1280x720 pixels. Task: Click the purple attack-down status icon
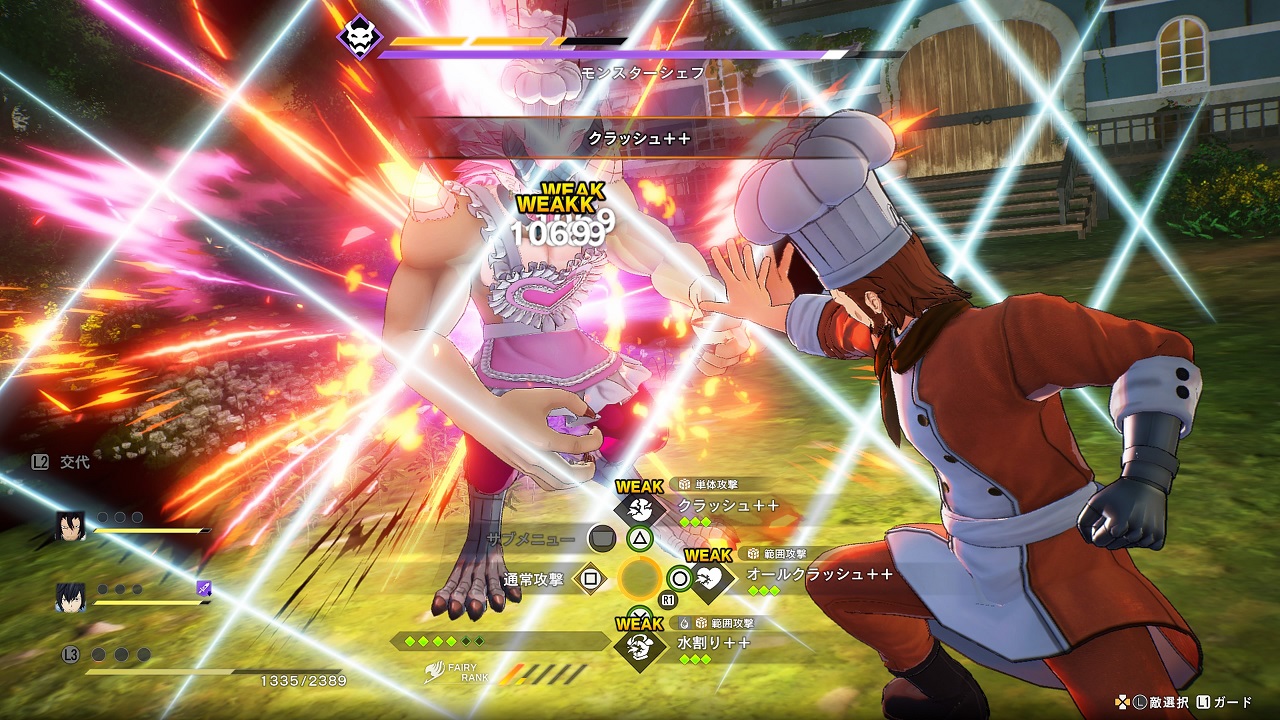[203, 588]
